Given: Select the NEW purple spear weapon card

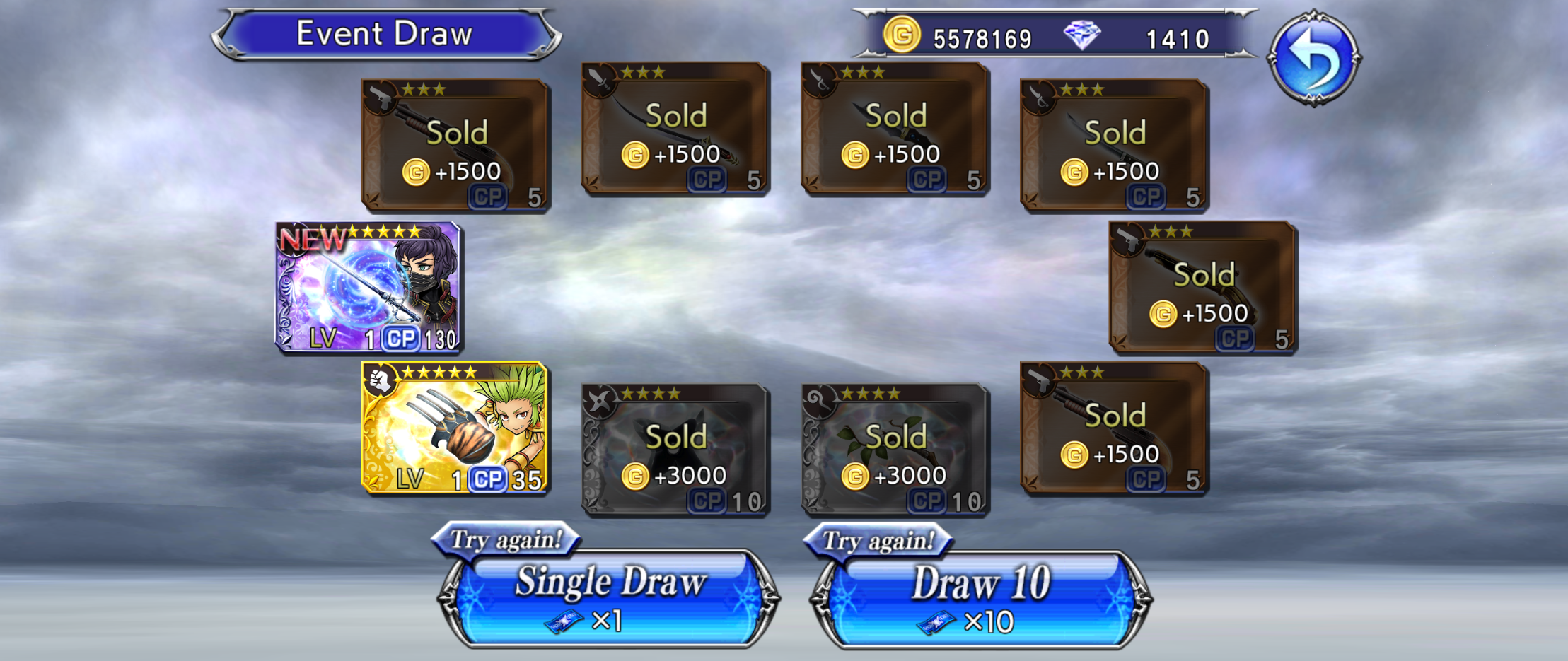Looking at the screenshot, I should [369, 287].
